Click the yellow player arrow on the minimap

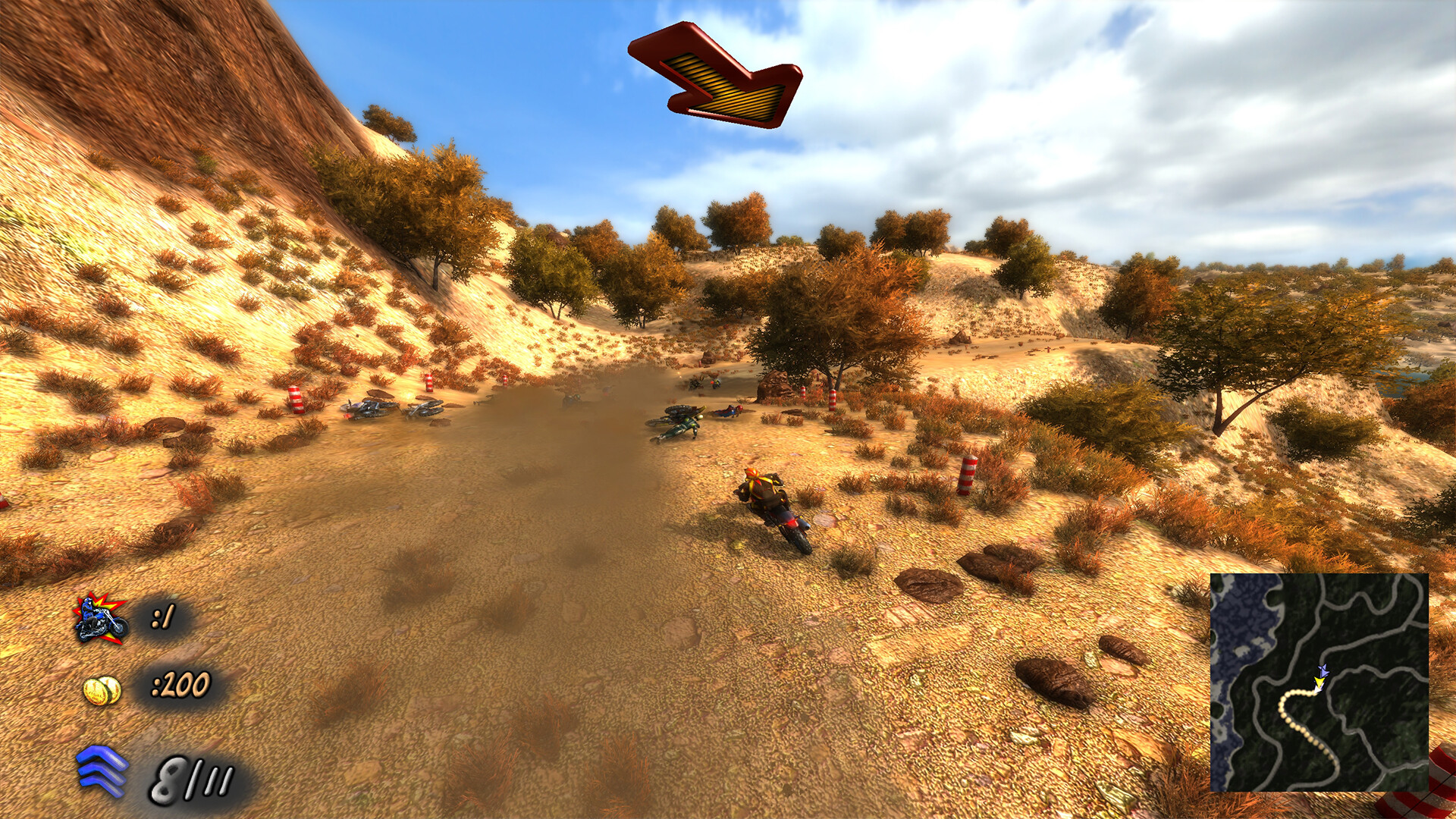(x=1320, y=681)
